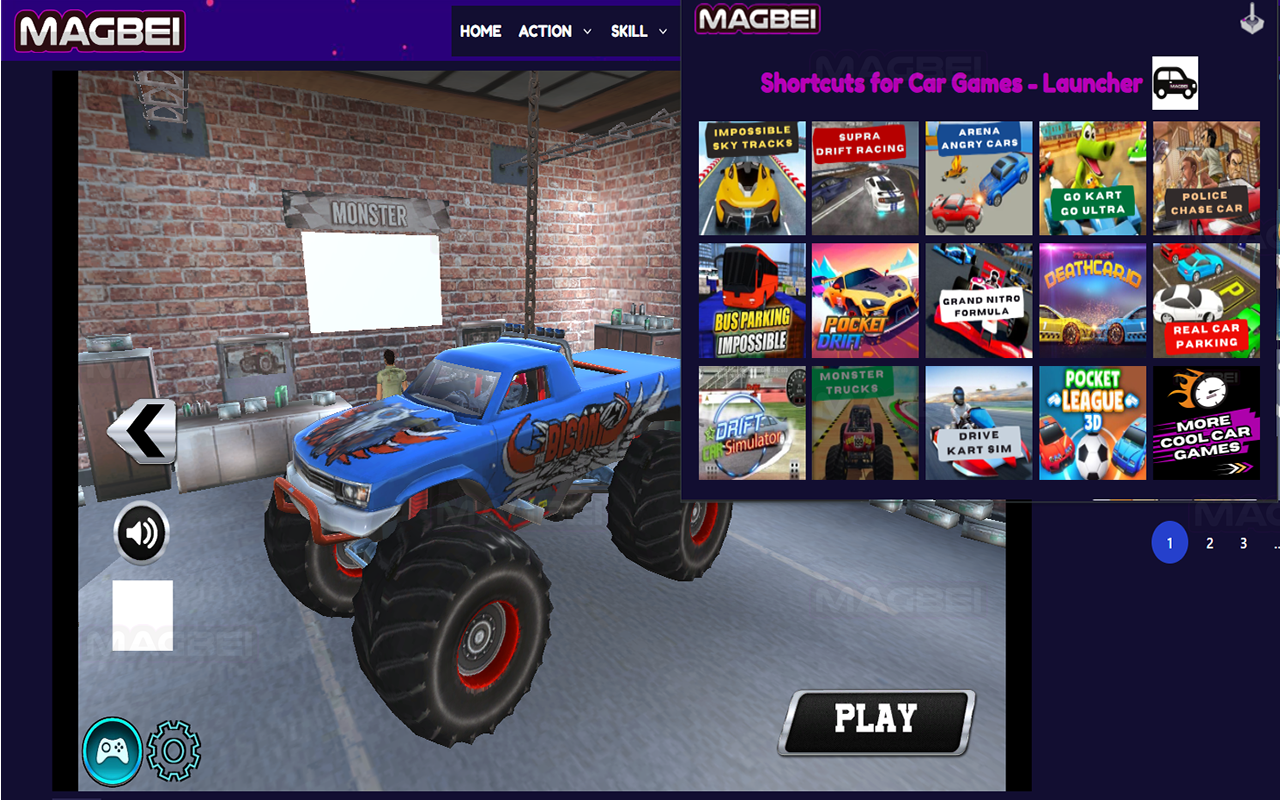Open MORE COOL CAR GAMES
The height and width of the screenshot is (800, 1280).
1206,421
